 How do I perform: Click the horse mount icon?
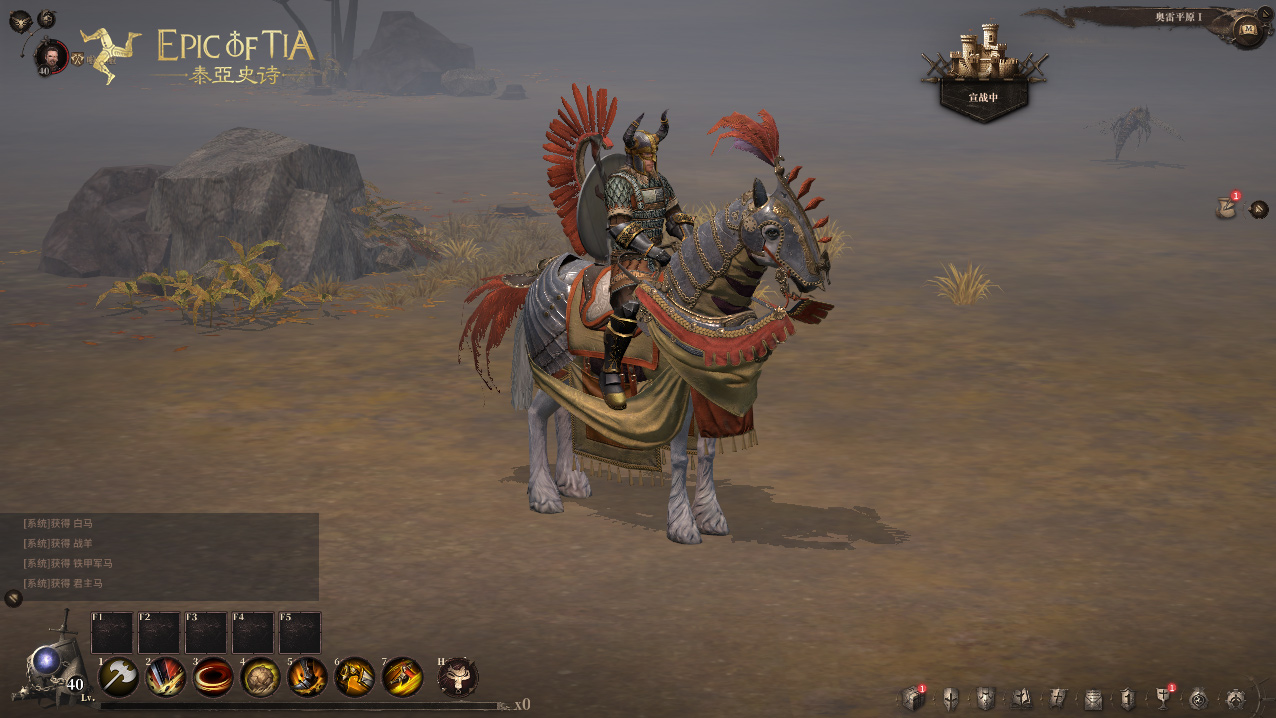[x=458, y=677]
